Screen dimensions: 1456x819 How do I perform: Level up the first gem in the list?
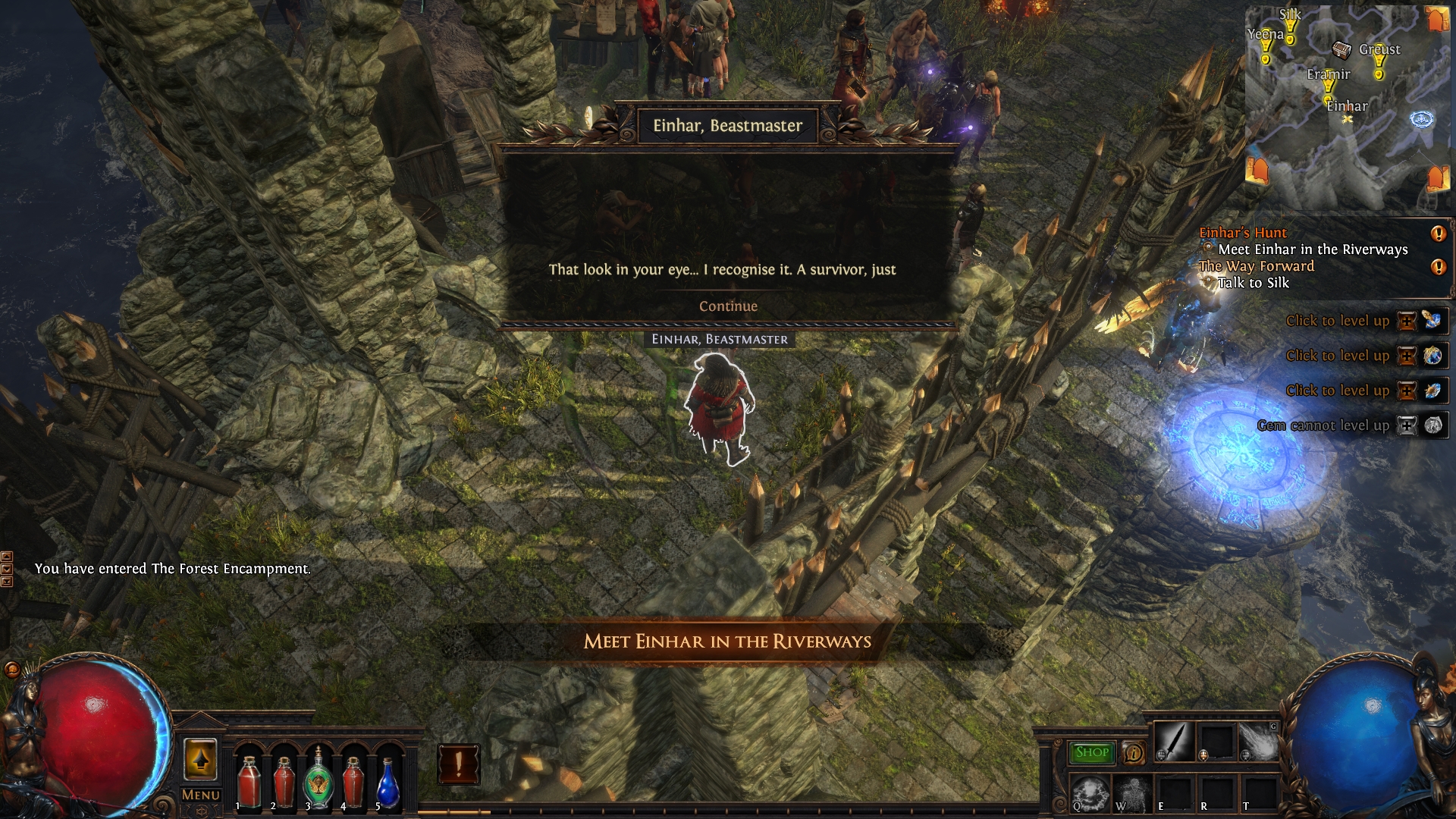1407,321
